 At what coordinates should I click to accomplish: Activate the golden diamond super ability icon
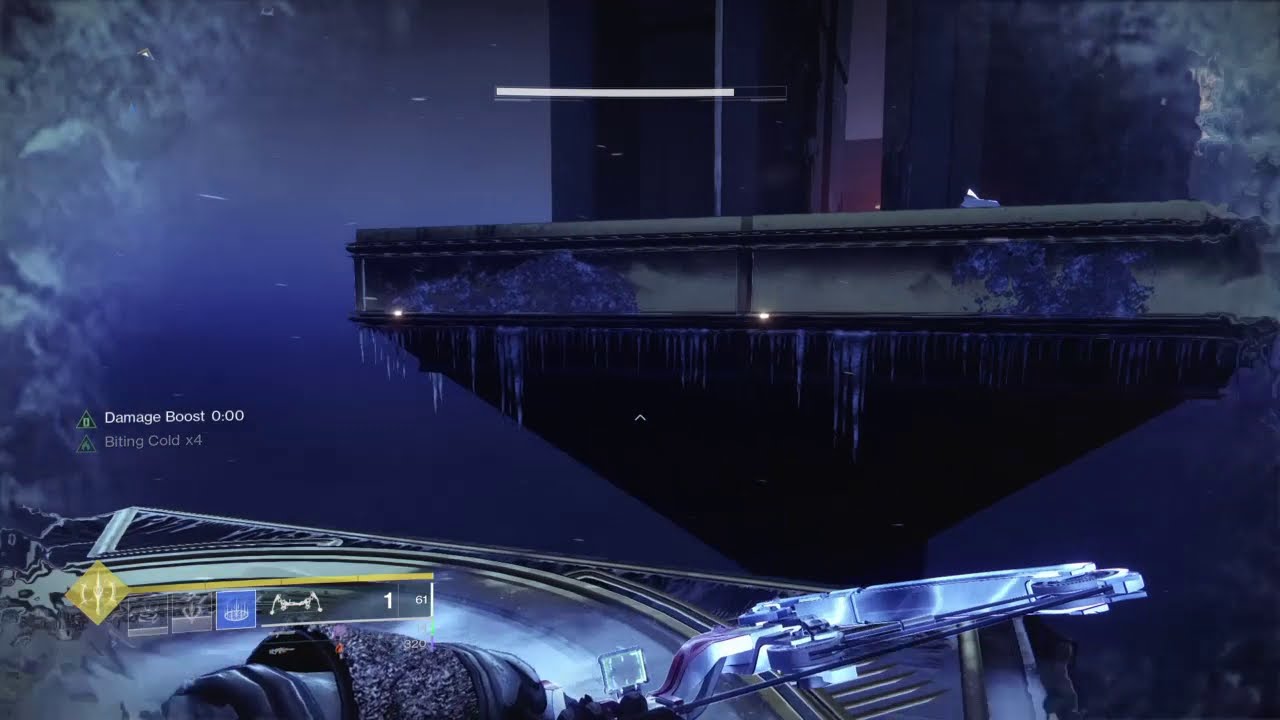96,592
